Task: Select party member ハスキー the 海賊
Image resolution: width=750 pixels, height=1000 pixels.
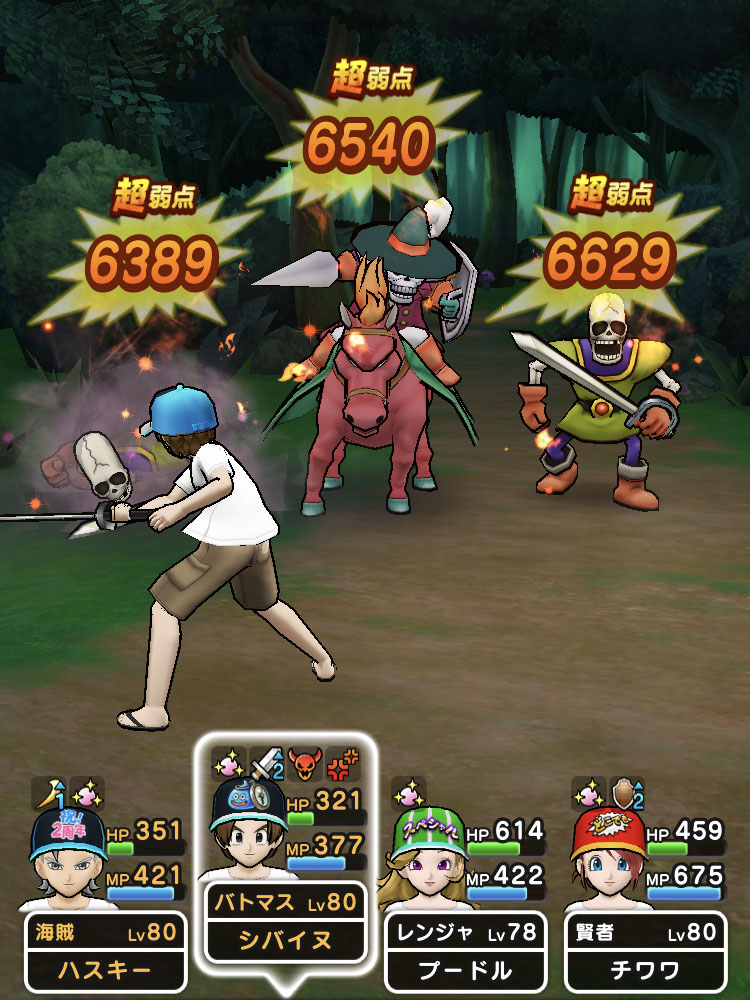Action: 105,950
